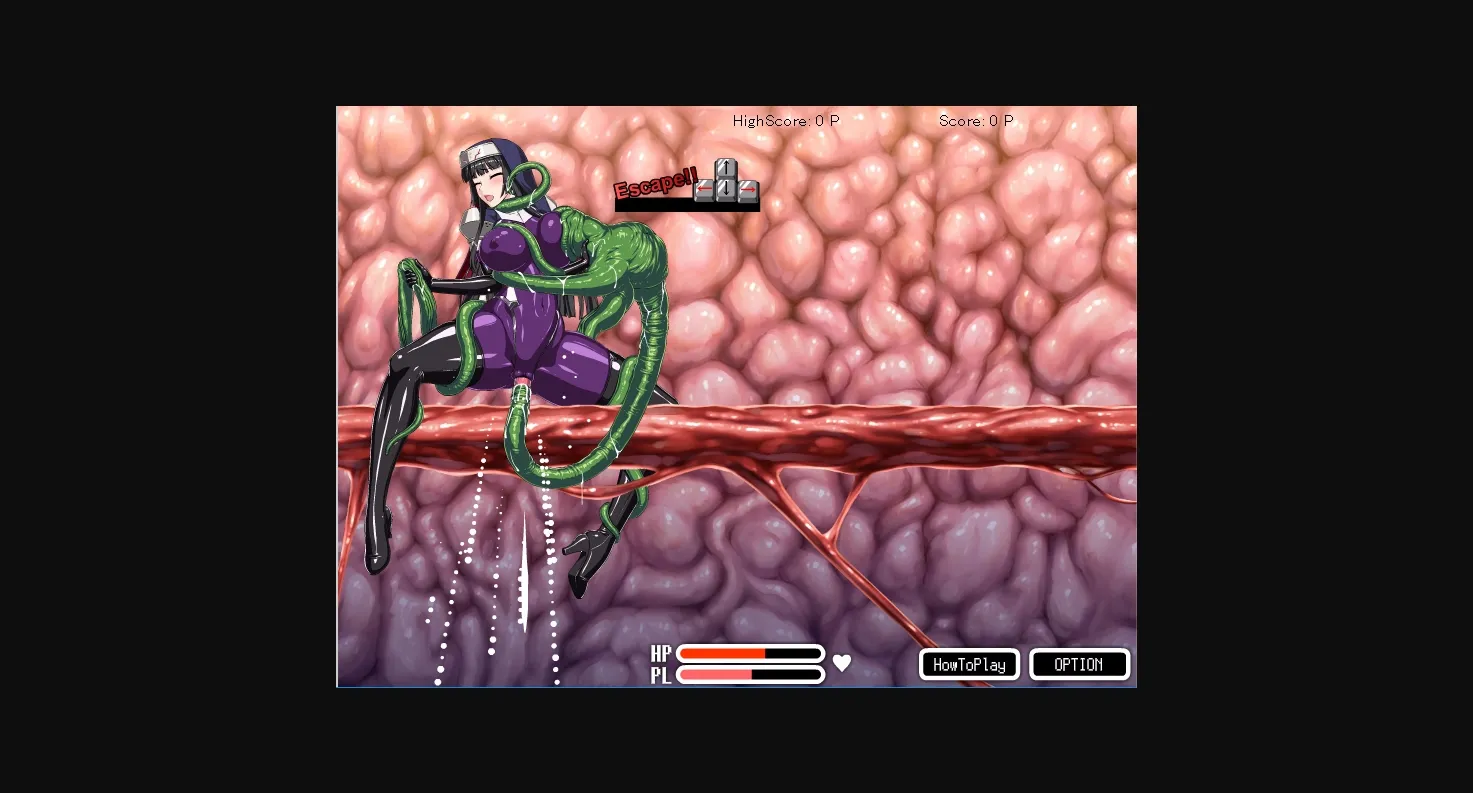Click the up arrow key icon
The height and width of the screenshot is (793, 1473).
(x=727, y=169)
